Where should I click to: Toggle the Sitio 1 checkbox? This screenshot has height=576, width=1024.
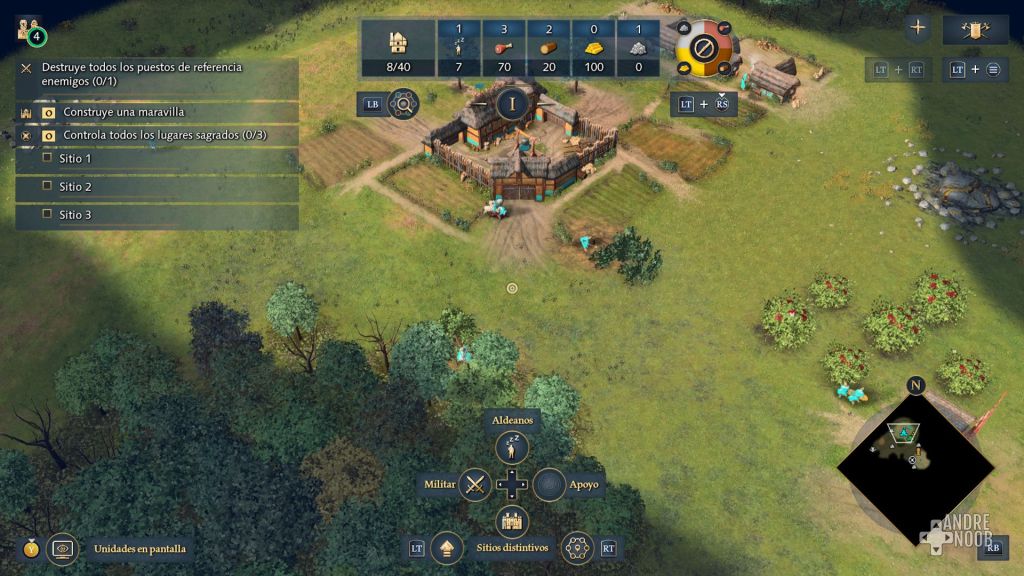[x=47, y=158]
